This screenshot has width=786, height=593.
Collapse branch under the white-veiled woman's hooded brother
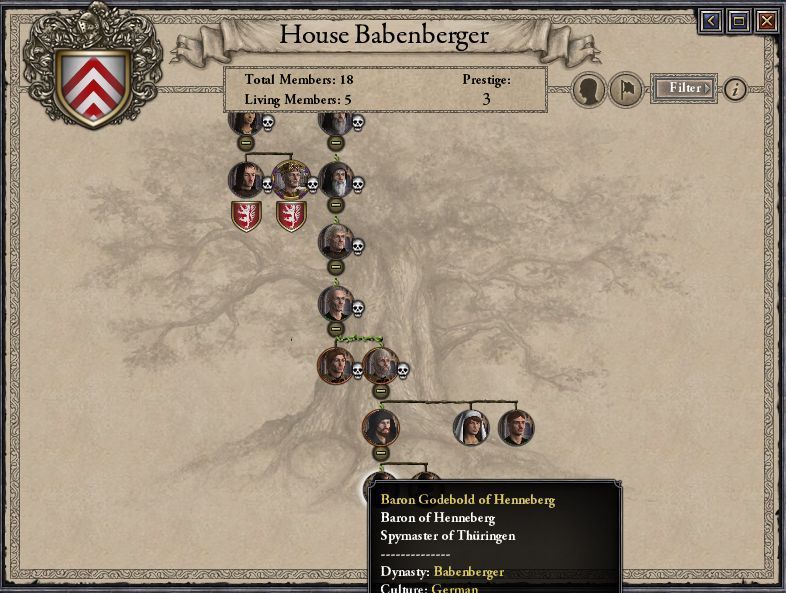[x=380, y=453]
